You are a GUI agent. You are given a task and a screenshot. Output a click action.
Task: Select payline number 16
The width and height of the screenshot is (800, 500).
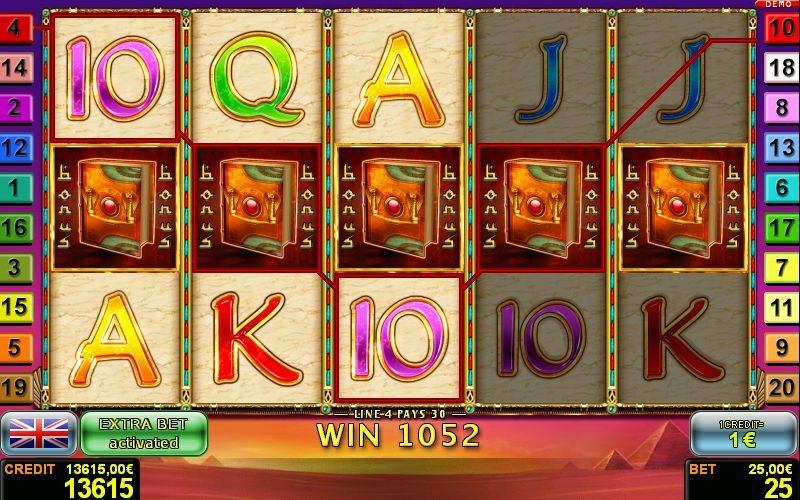tap(15, 227)
